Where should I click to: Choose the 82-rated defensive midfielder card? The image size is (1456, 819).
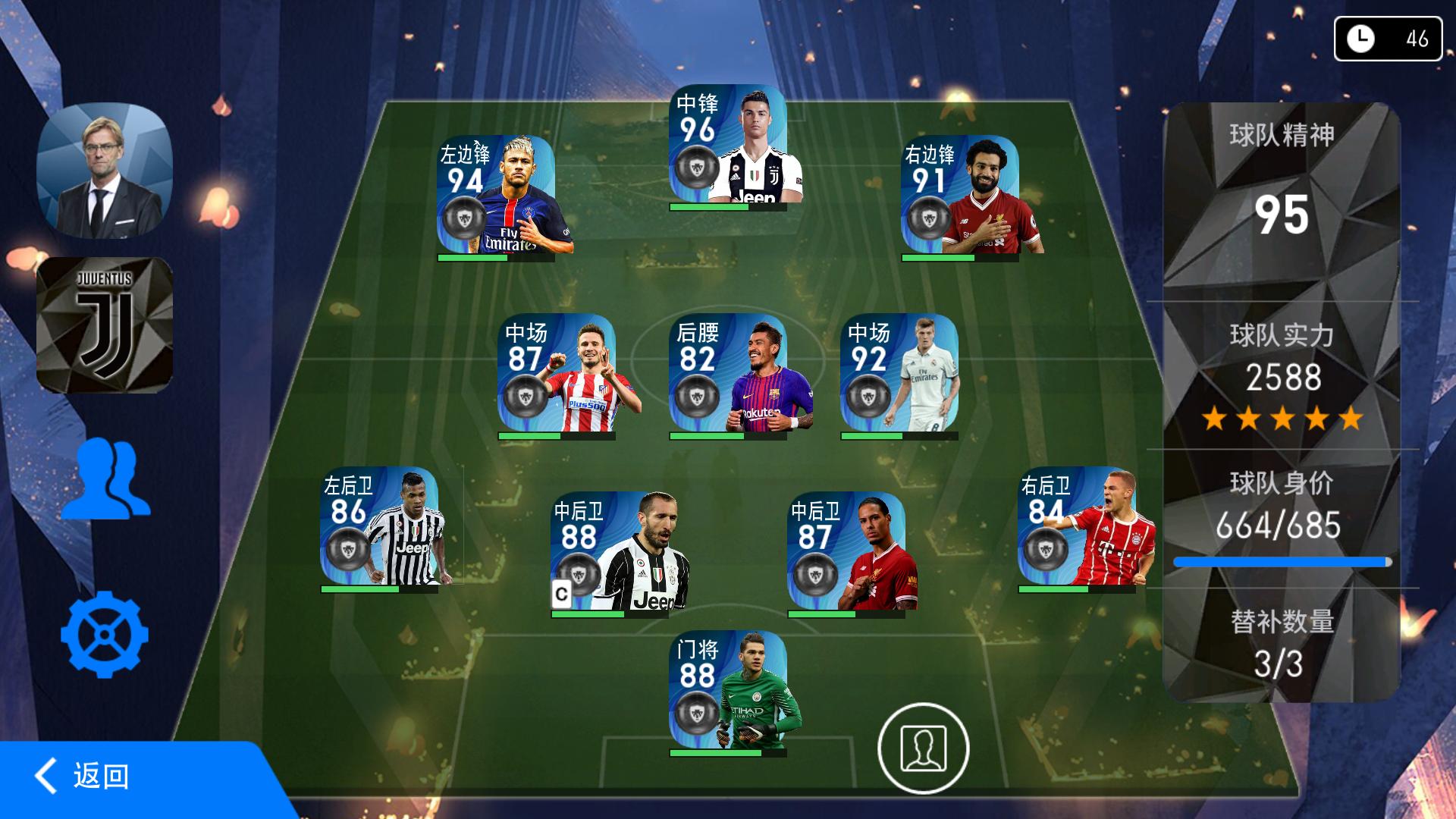tap(728, 373)
